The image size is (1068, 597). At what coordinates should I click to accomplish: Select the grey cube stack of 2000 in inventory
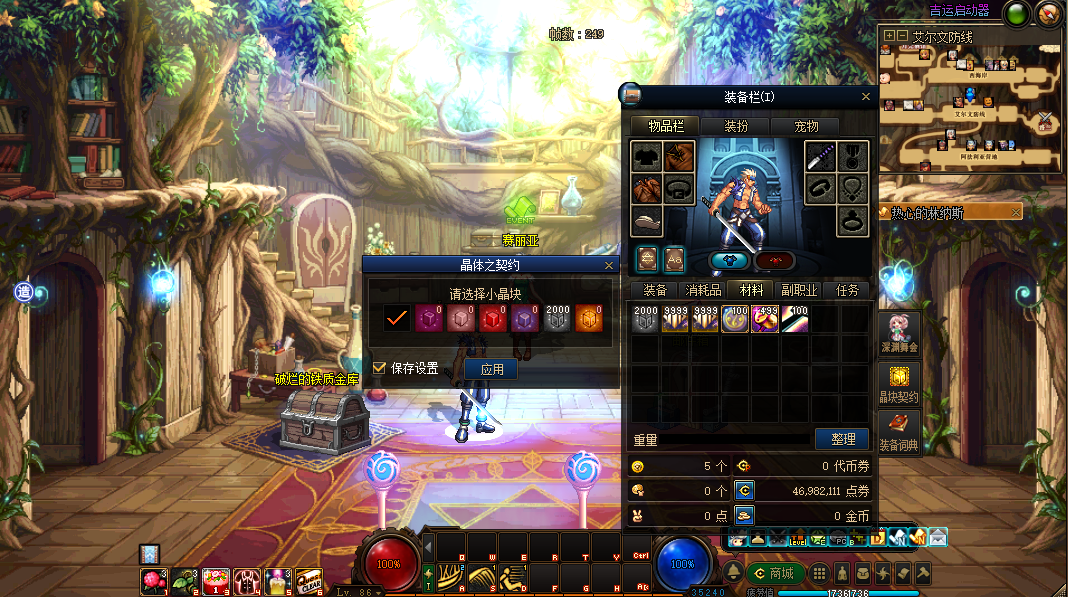point(646,318)
